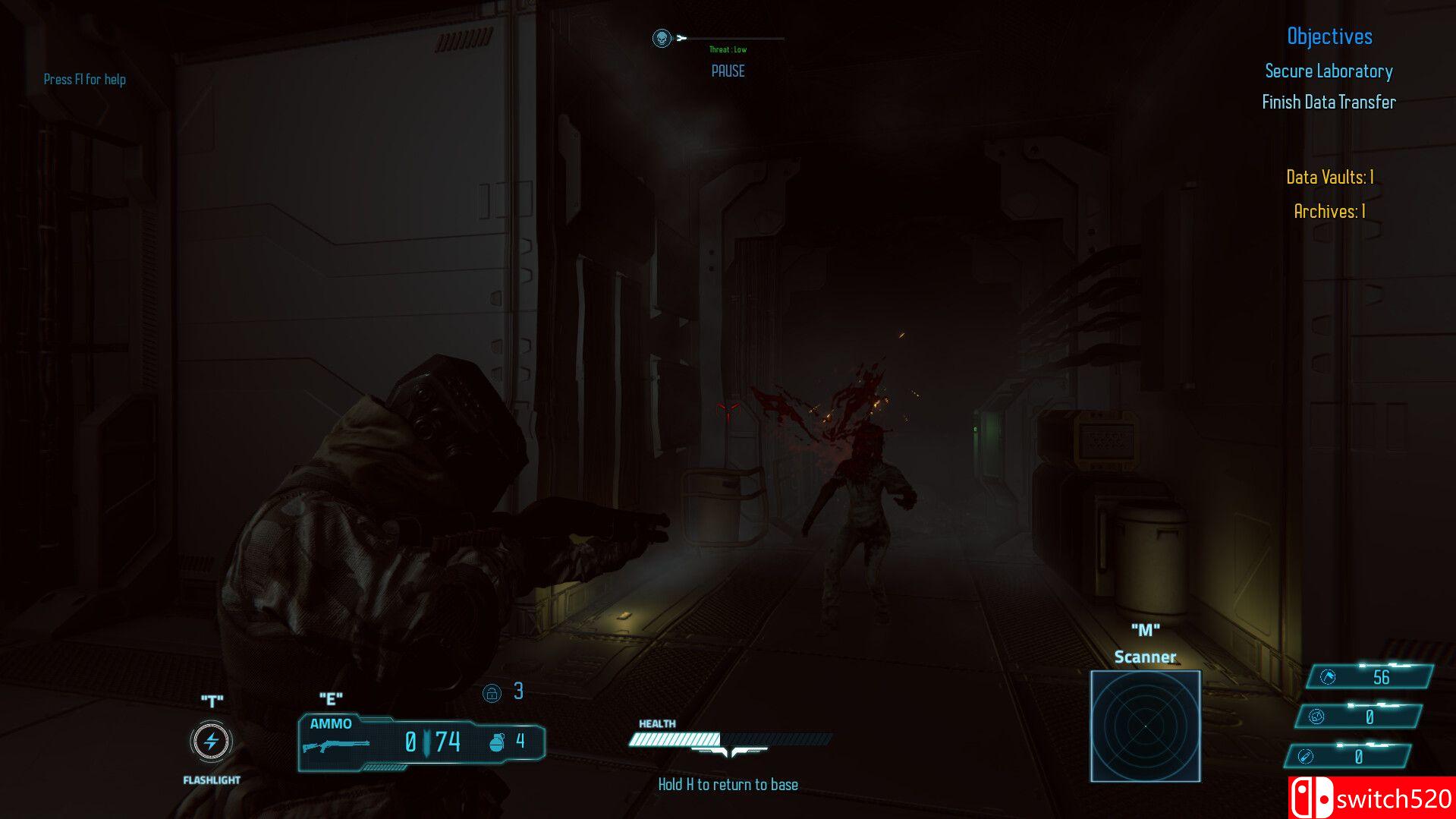Viewport: 1456px width, 819px height.
Task: Click the shotgun icon in the AMMO panel
Action: (x=335, y=745)
